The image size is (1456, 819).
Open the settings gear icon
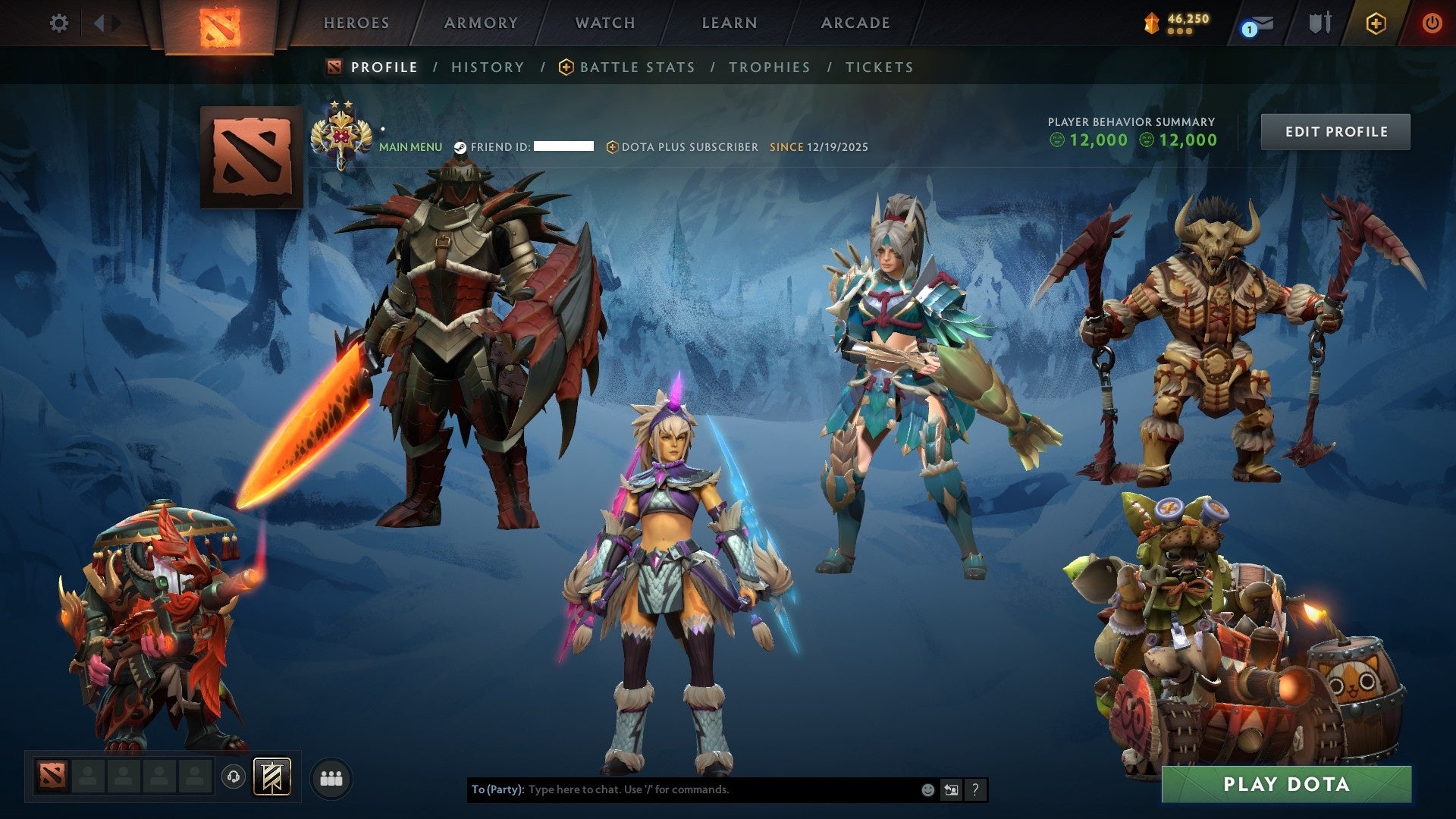(59, 23)
